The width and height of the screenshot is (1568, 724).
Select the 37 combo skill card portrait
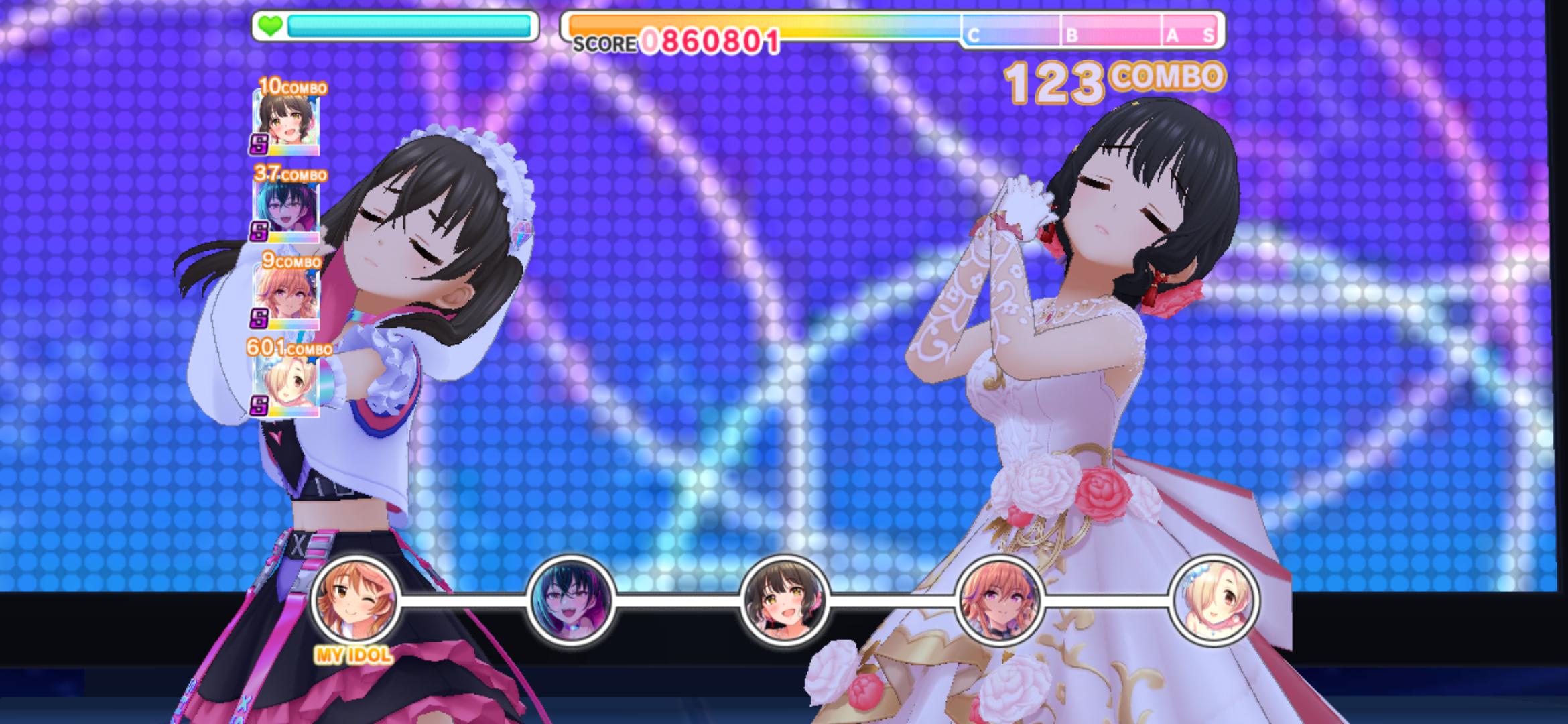pos(286,209)
